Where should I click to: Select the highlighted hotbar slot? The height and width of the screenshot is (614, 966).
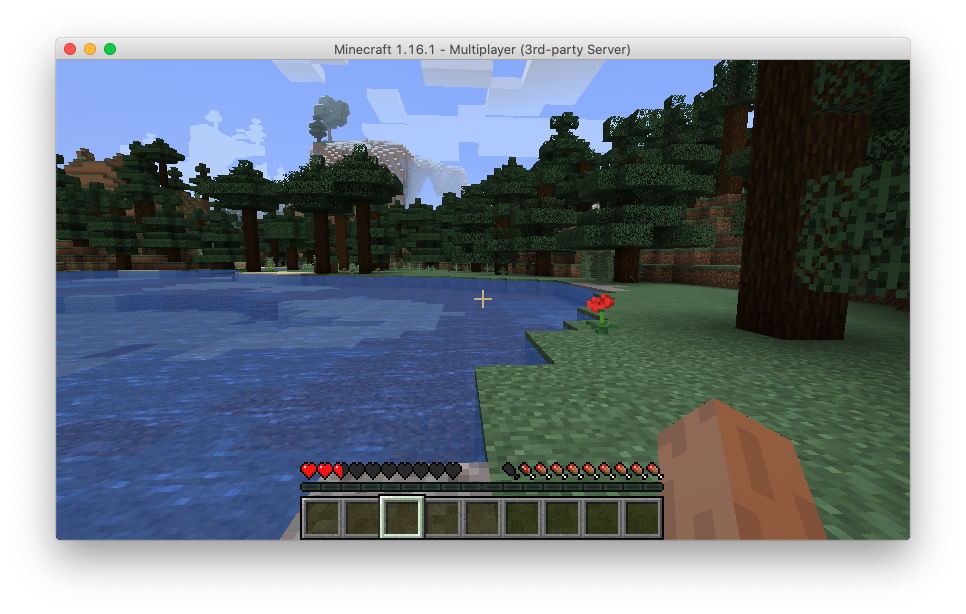[x=402, y=518]
